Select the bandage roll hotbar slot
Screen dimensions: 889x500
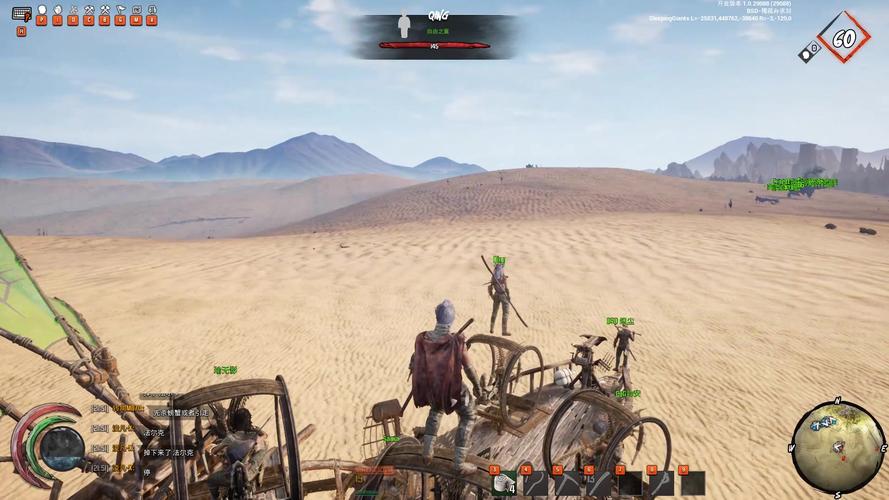tap(503, 484)
